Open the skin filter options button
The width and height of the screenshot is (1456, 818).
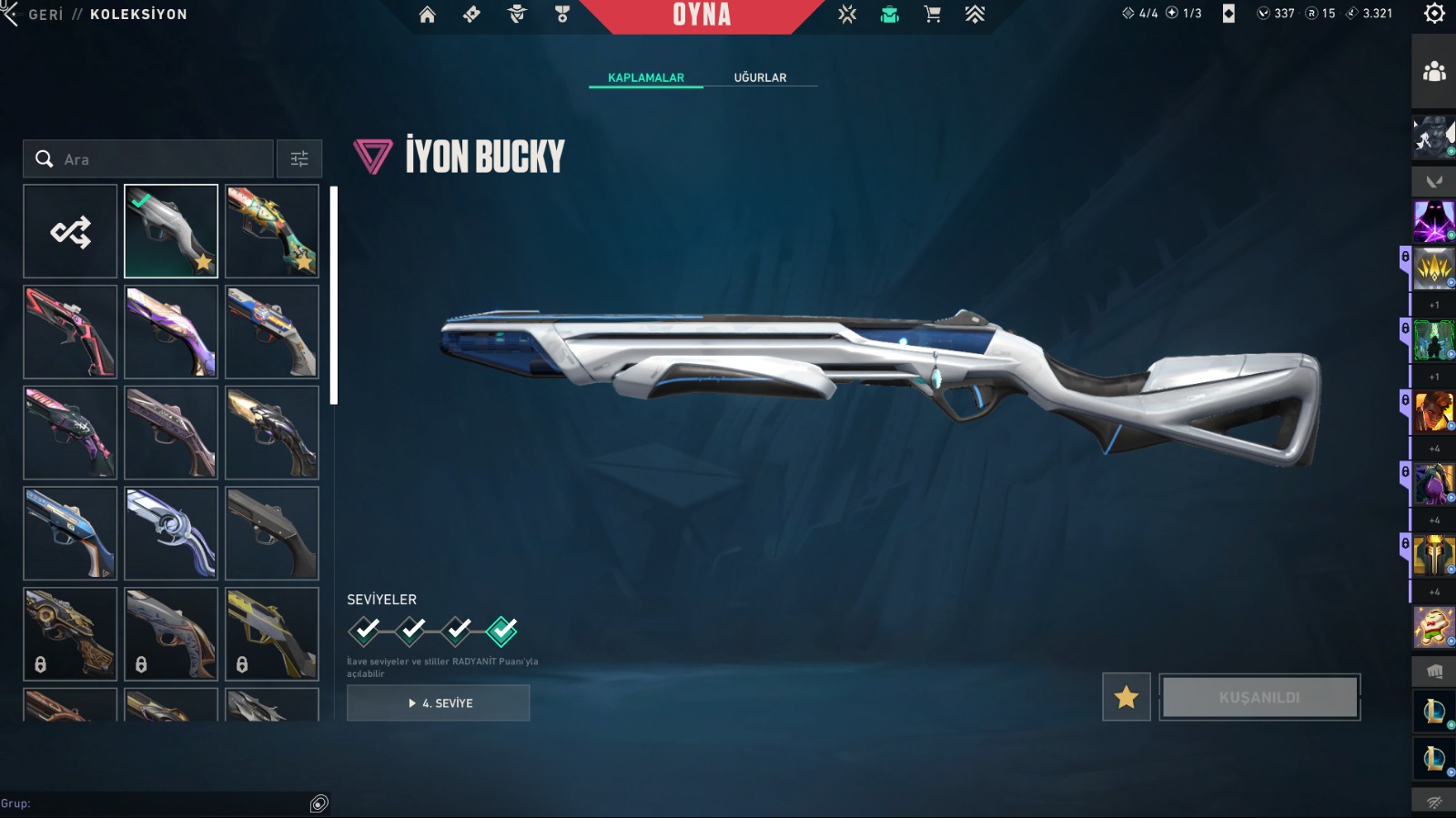299,159
